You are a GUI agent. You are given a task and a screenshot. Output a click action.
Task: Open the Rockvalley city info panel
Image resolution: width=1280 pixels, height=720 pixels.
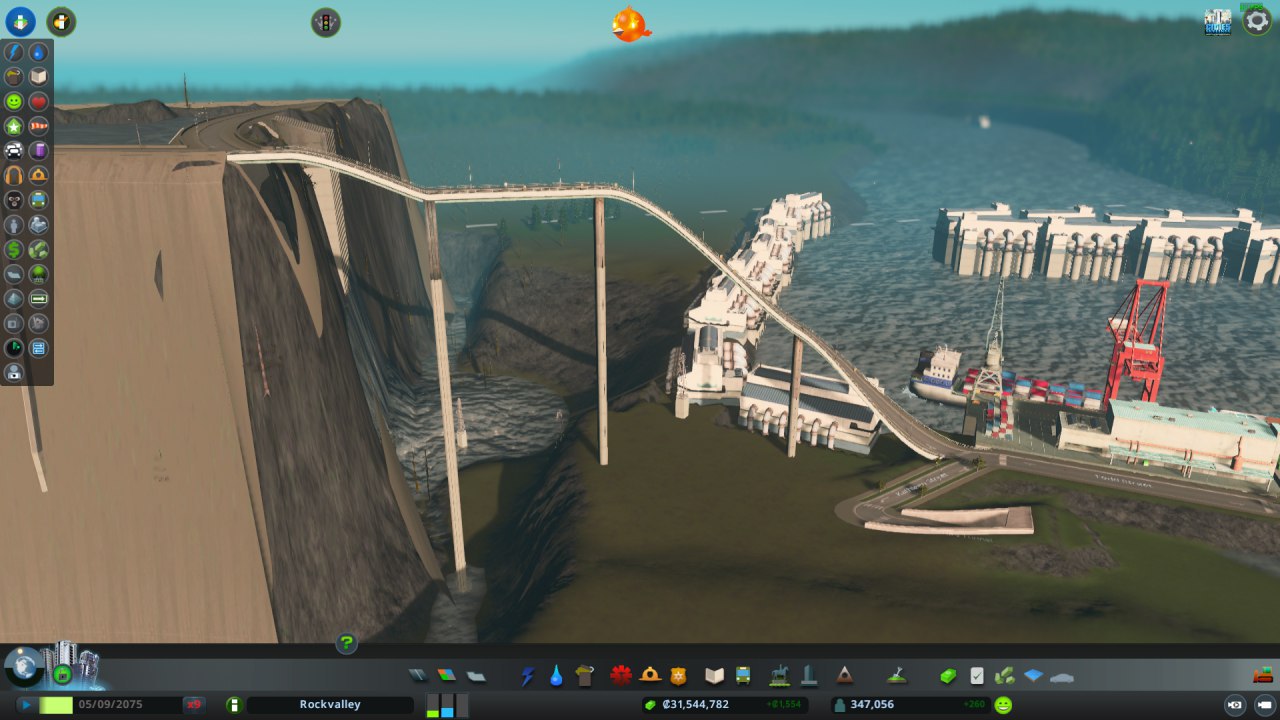point(330,705)
